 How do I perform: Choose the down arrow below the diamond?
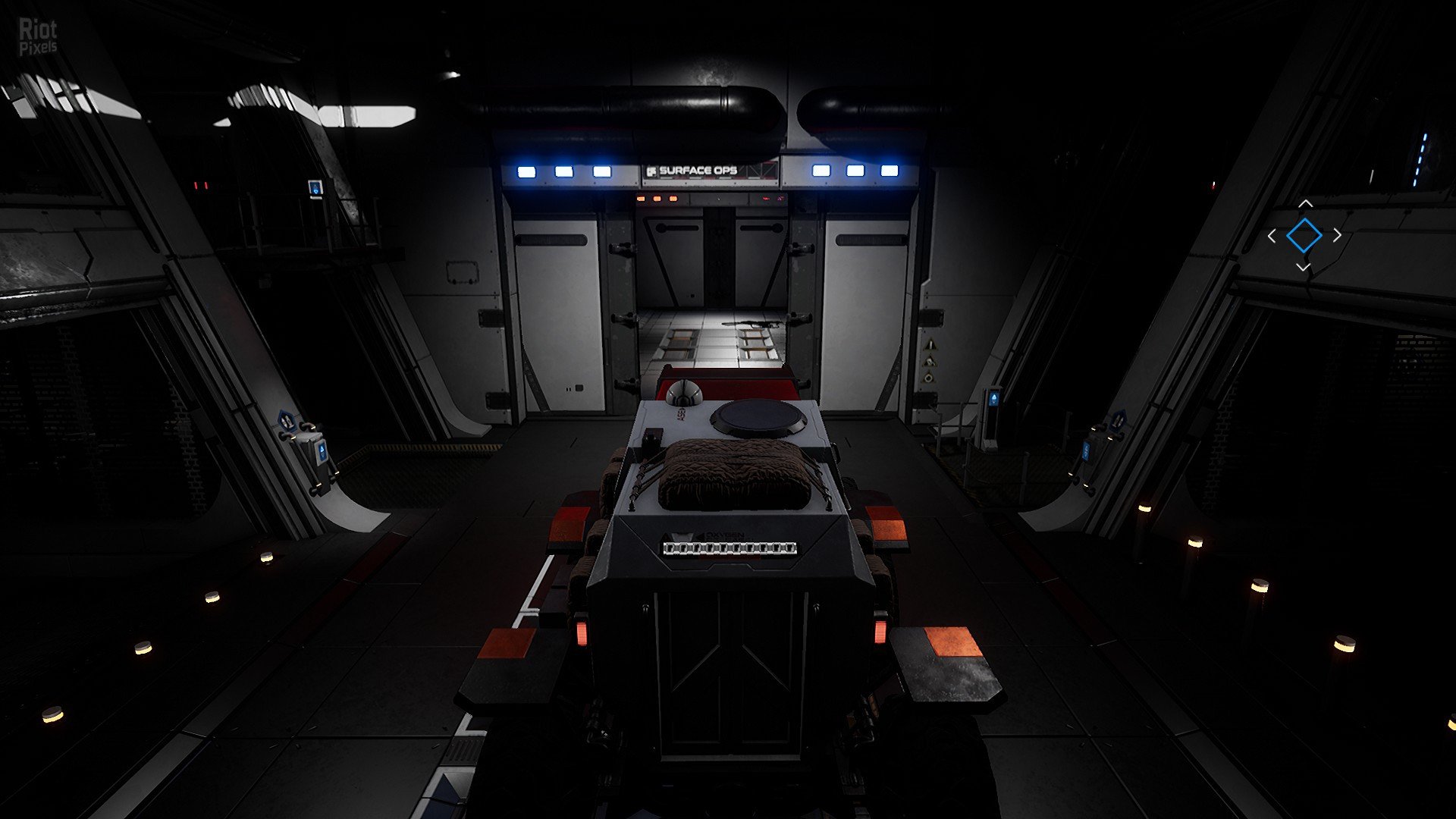tap(1303, 267)
